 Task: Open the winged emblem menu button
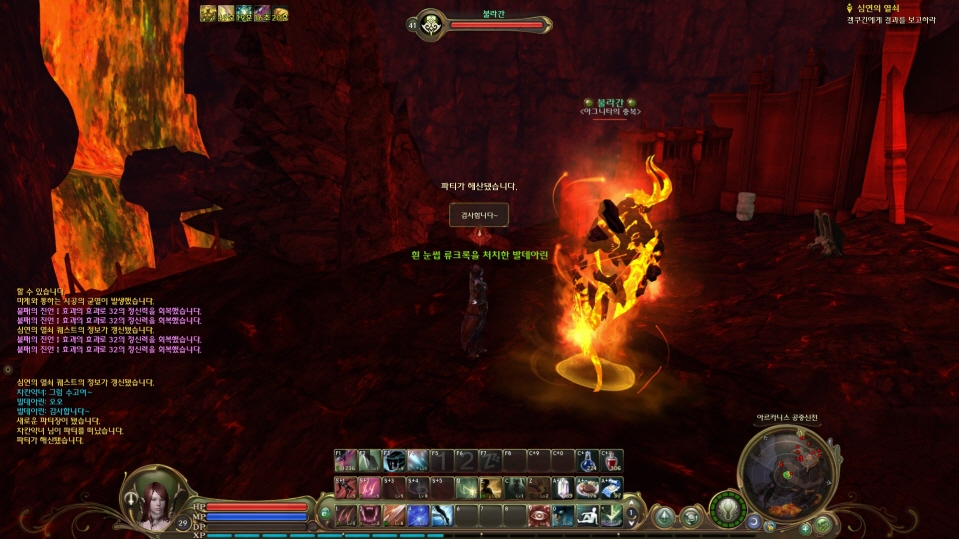[x=729, y=508]
